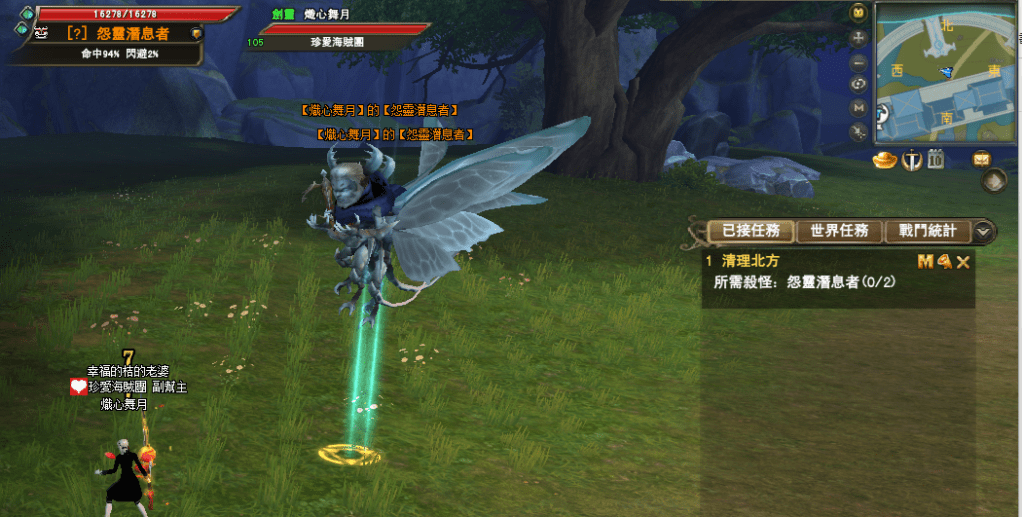Screen dimensions: 1022x517
Task: Collapse the quest tracker with the arrow button
Action: pyautogui.click(x=984, y=231)
